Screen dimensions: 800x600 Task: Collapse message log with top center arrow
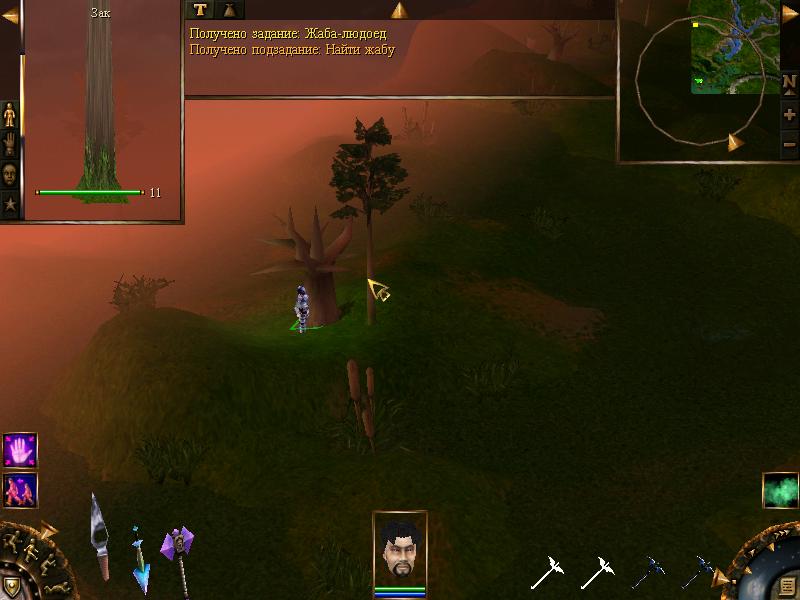coord(399,10)
